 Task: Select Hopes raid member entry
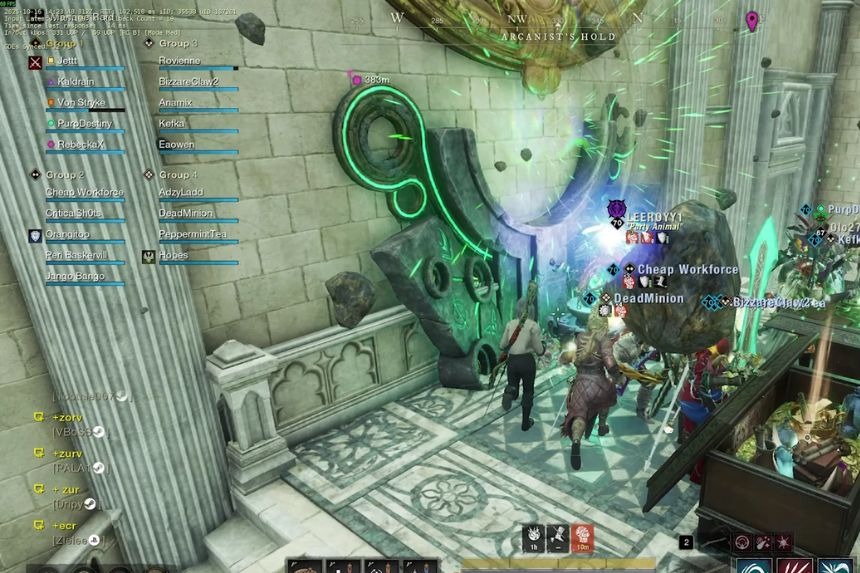(x=174, y=256)
